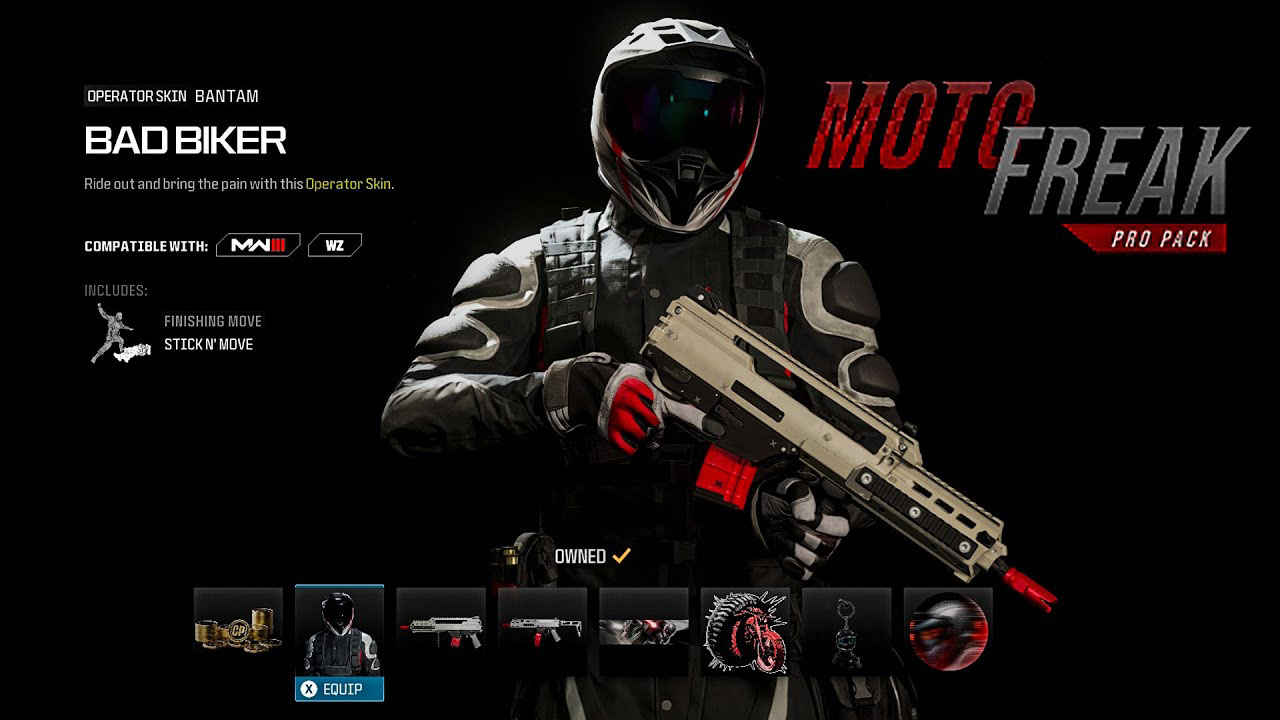Screen dimensions: 1280x720
Task: Click the OWNED checkmark label
Action: pyautogui.click(x=592, y=556)
